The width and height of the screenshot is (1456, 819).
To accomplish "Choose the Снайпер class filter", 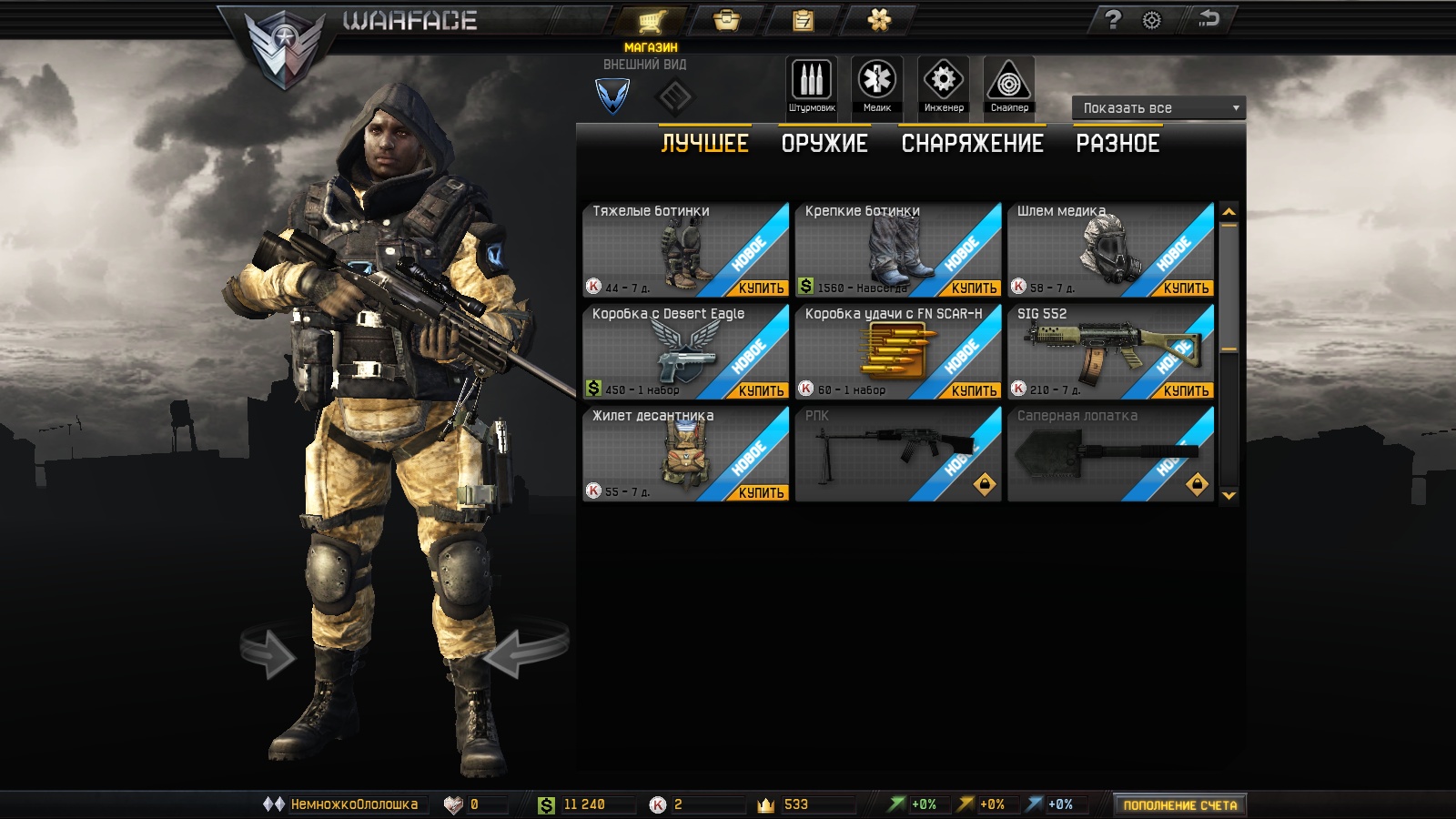I will click(x=1009, y=86).
